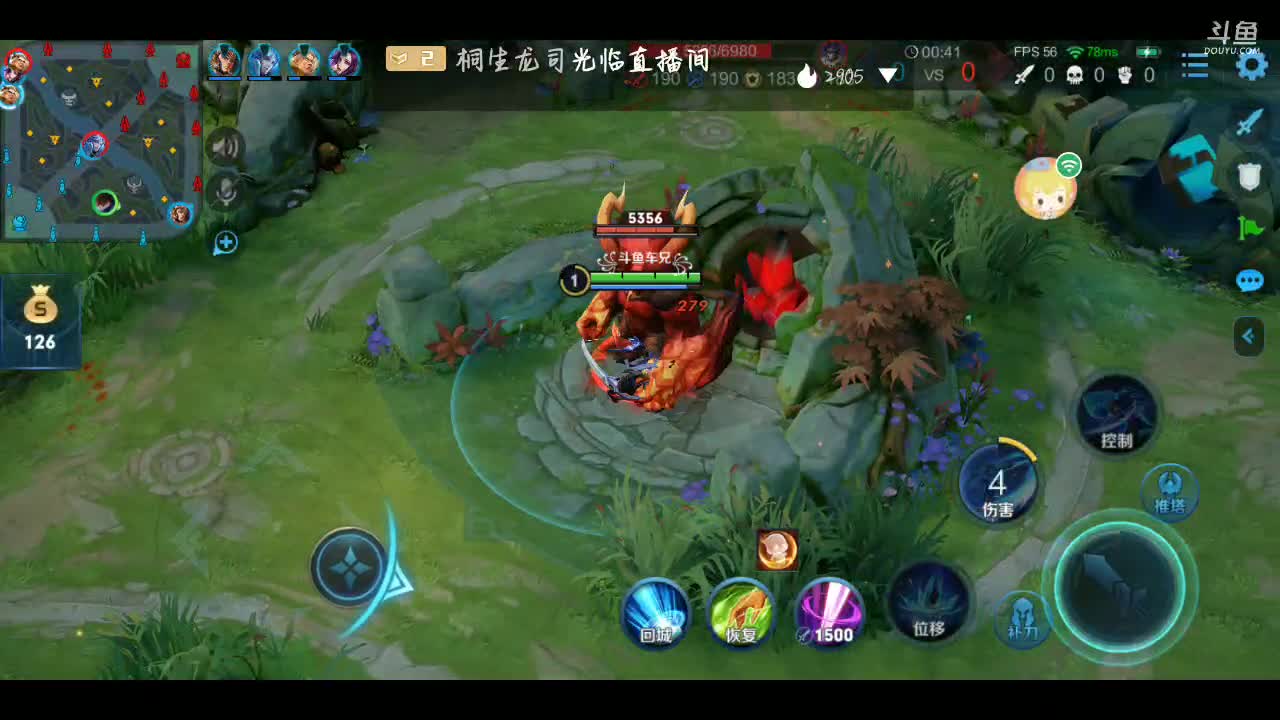Image resolution: width=1280 pixels, height=720 pixels.
Task: Open the blue chat bubble
Action: [x=1250, y=281]
